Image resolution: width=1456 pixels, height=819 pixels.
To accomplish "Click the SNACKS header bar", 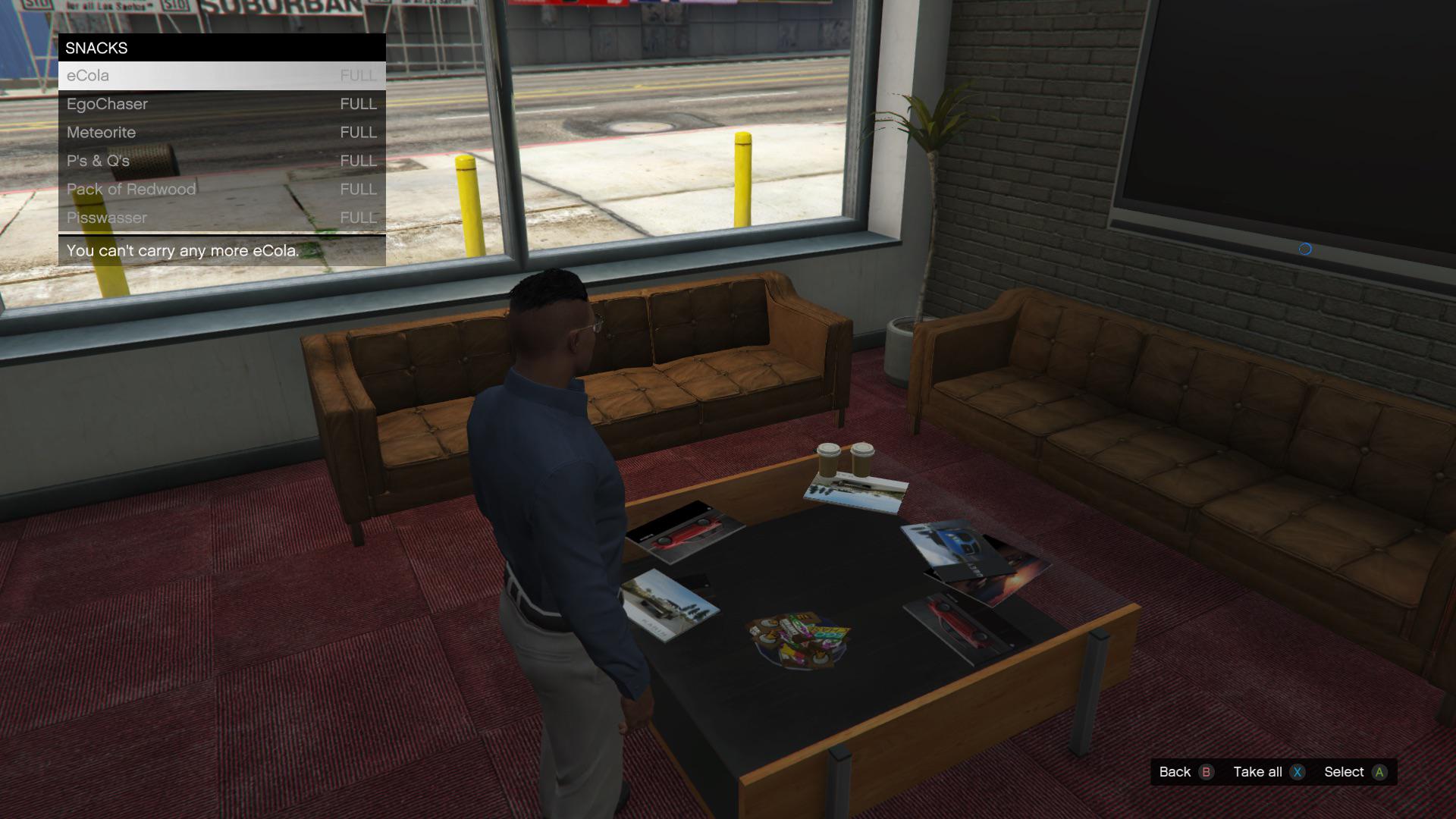I will click(96, 48).
